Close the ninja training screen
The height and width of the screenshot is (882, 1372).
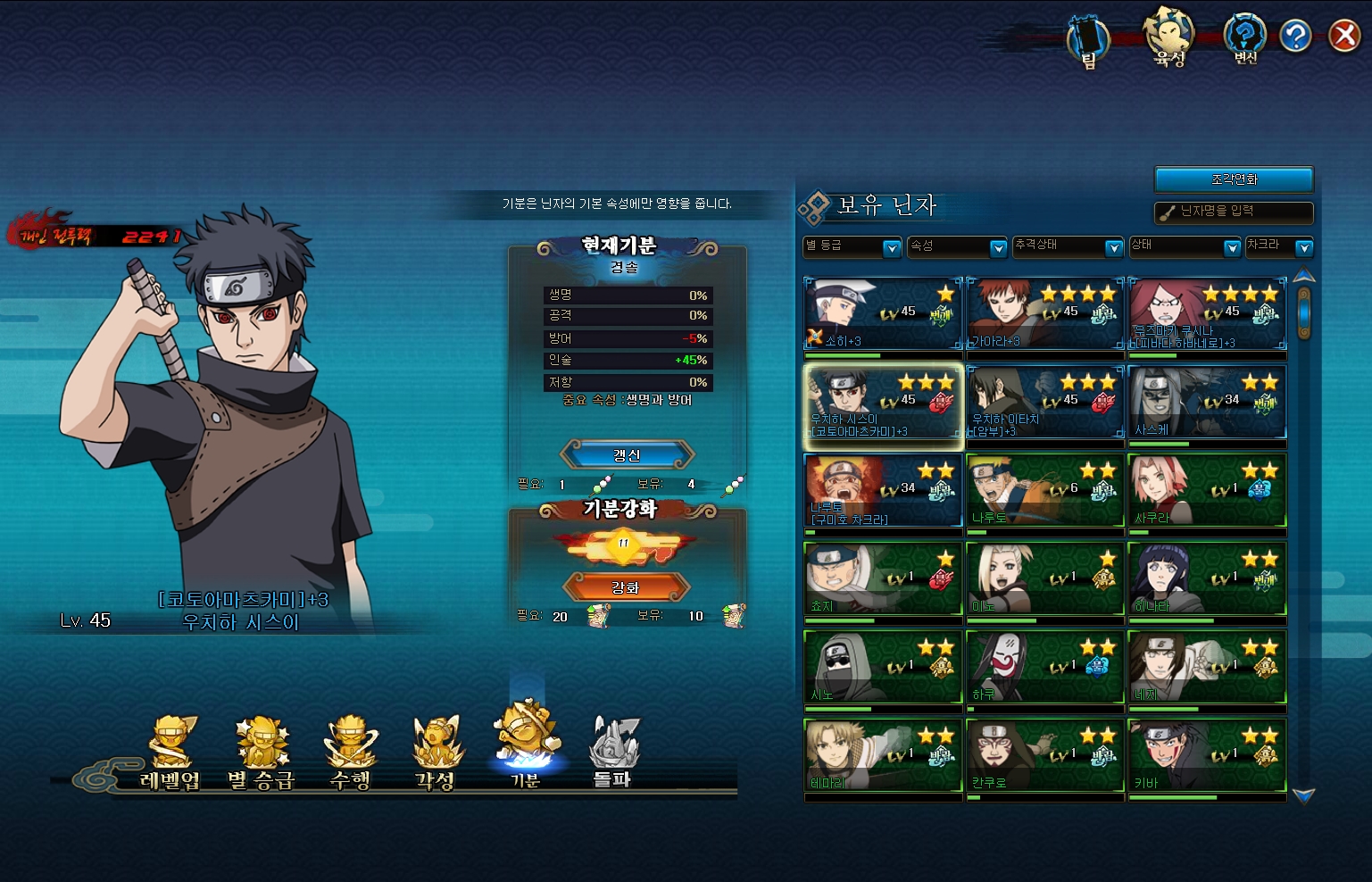pos(1343,36)
